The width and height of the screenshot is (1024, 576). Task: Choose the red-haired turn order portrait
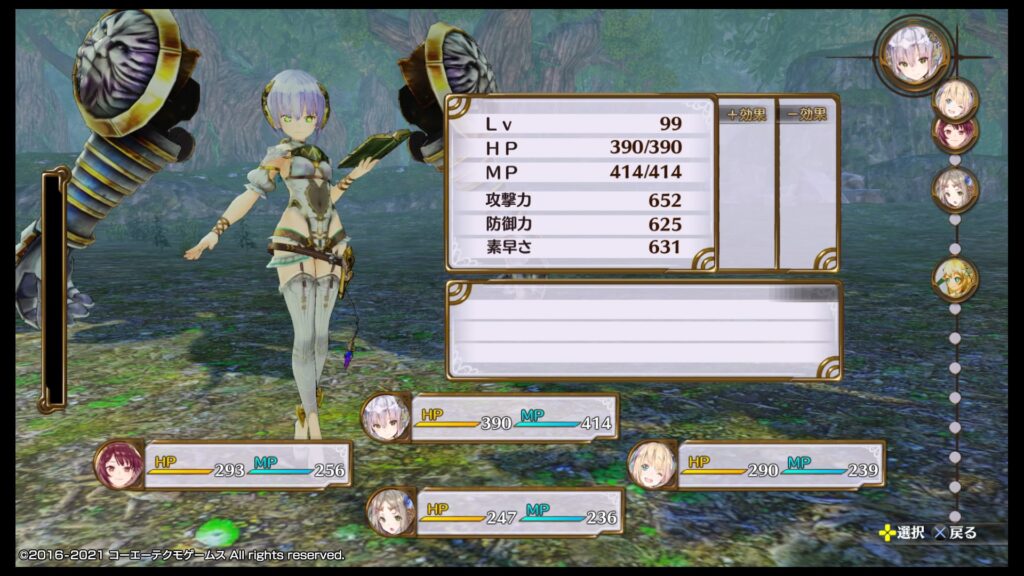953,131
